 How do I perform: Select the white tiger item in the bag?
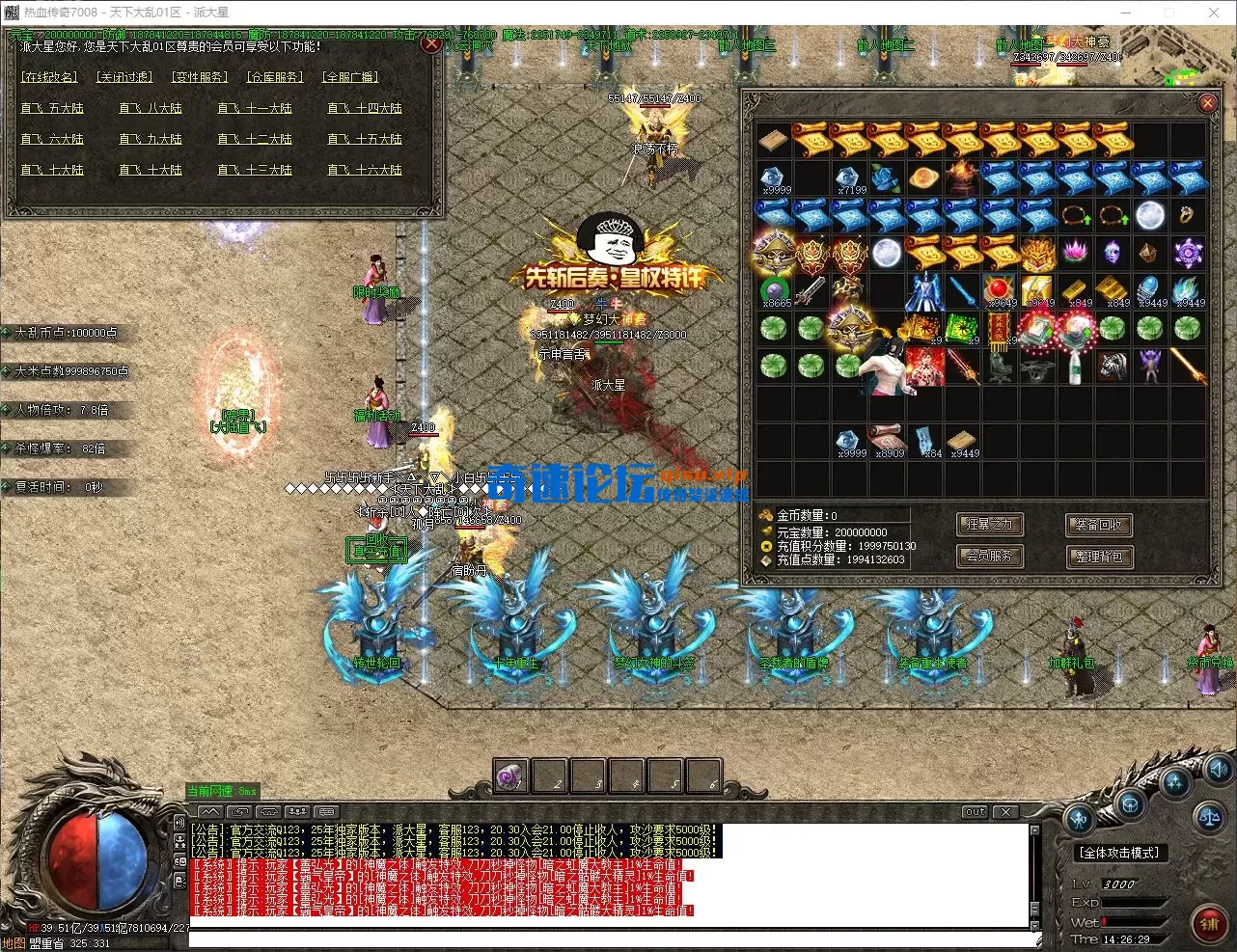pos(1112,367)
